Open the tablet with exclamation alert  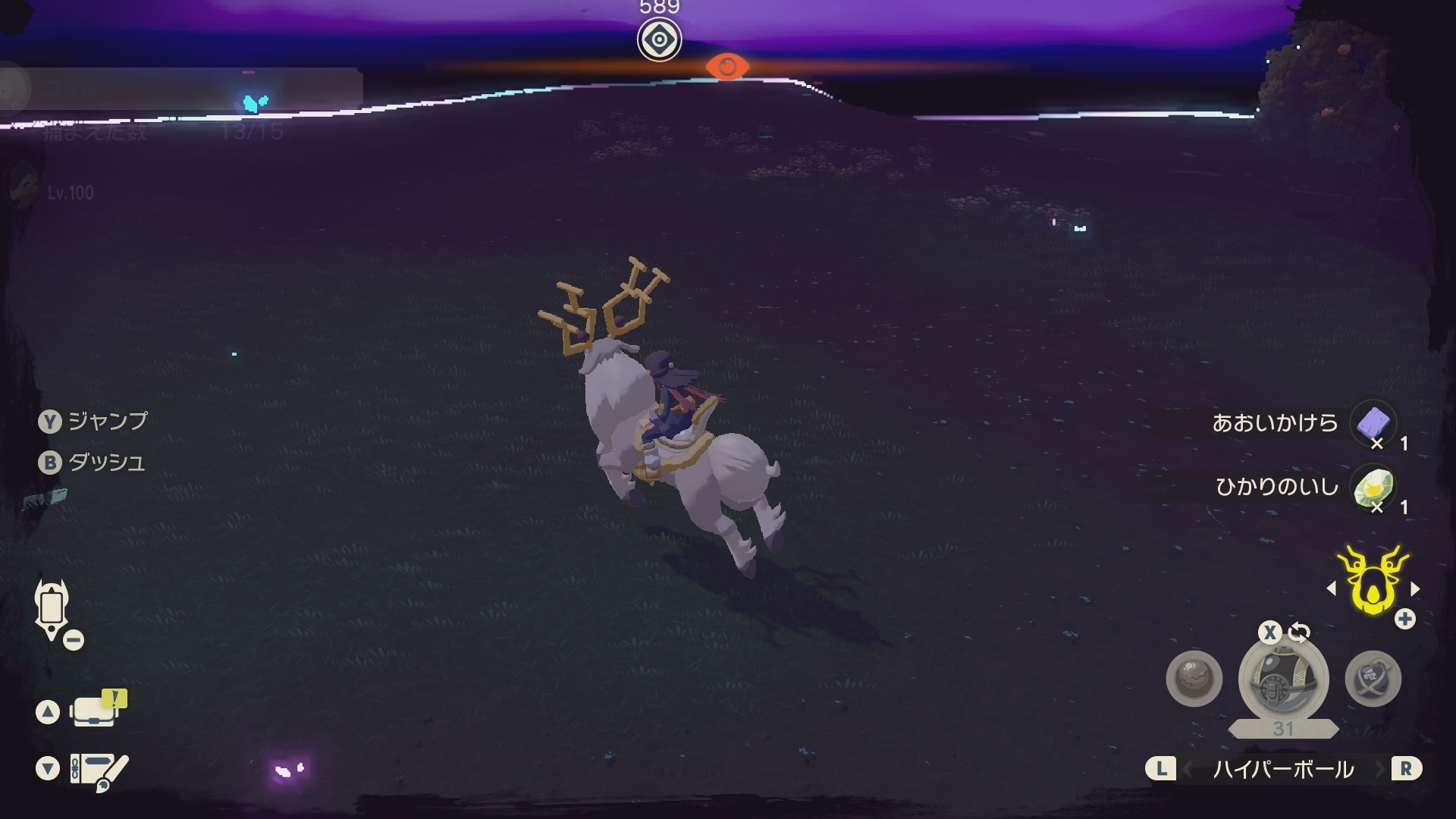point(97,710)
